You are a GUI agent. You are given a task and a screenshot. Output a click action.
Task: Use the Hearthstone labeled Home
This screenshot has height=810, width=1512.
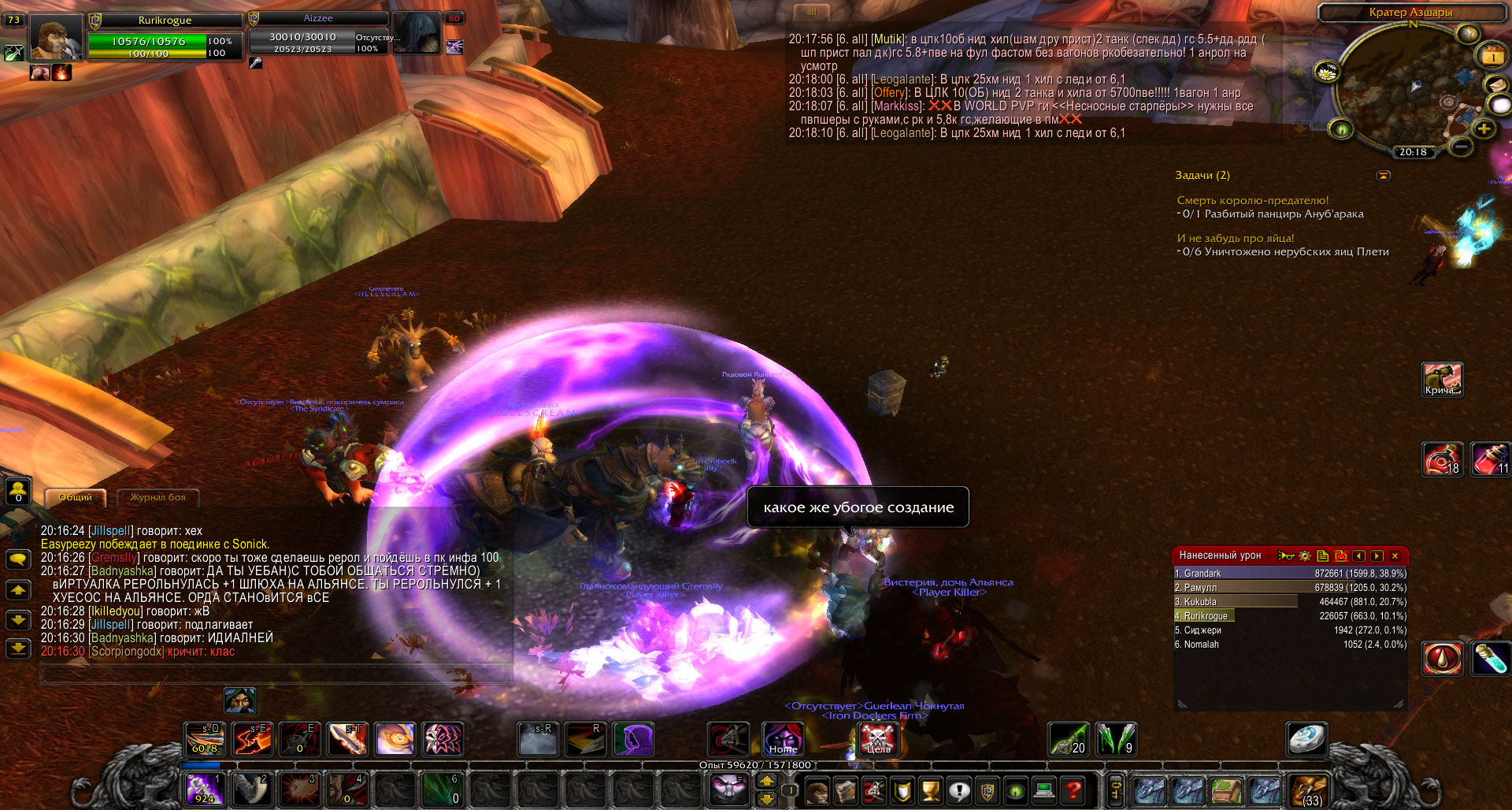pyautogui.click(x=783, y=739)
